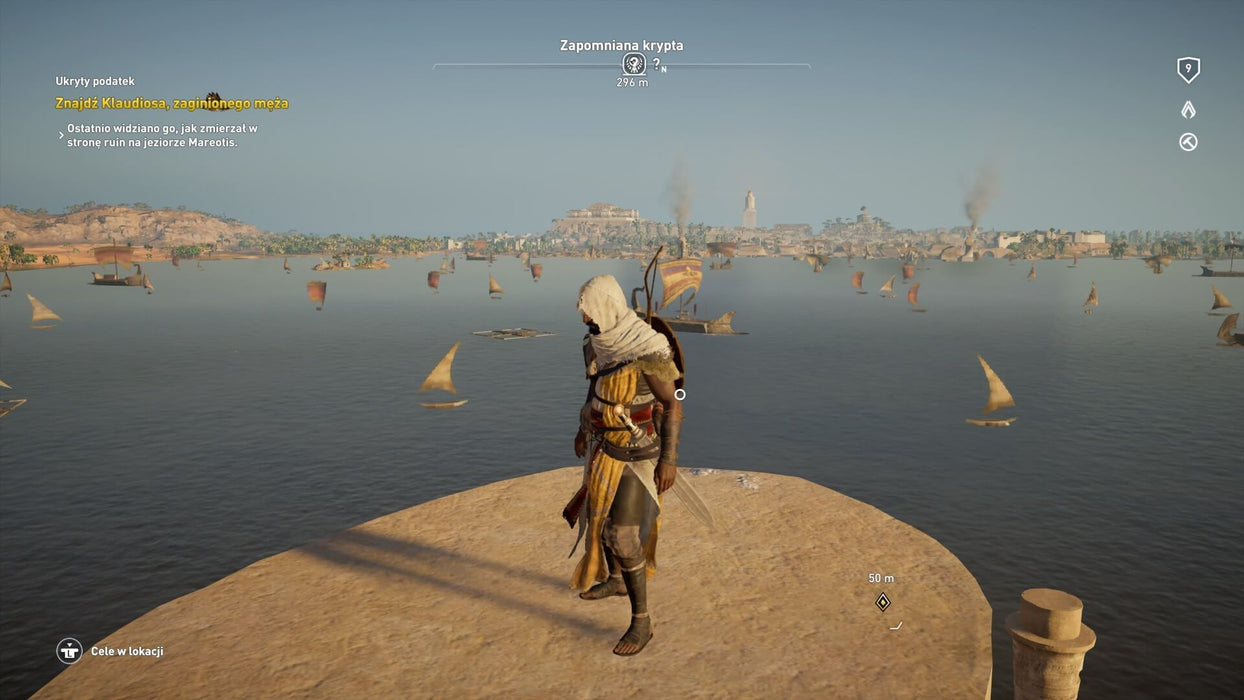Click the diamond quest marker showing 50 m
1244x700 pixels.
[x=882, y=602]
